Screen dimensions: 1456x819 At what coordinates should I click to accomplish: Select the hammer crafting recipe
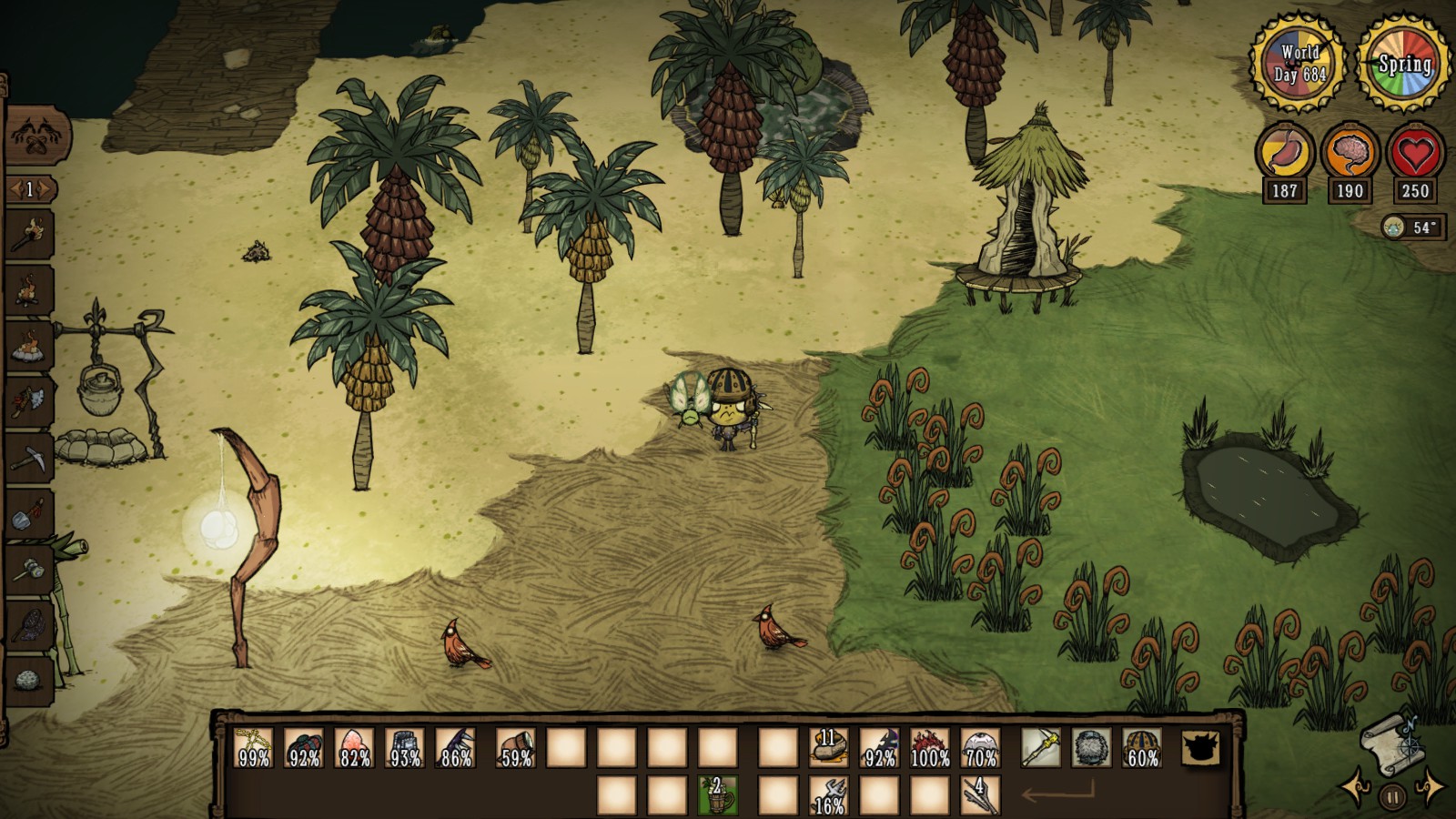[x=30, y=570]
